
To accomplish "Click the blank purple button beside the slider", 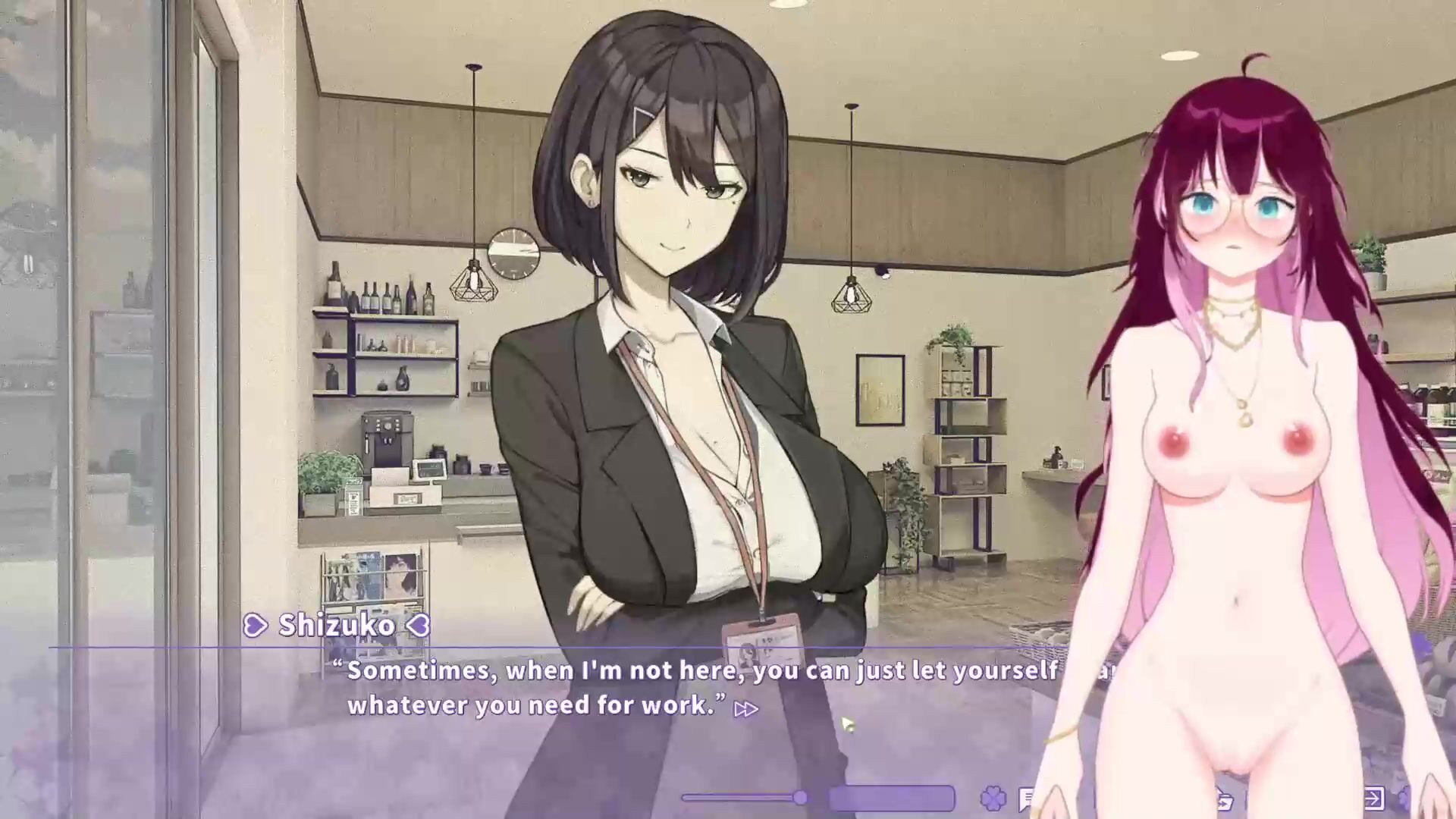I will [891, 799].
